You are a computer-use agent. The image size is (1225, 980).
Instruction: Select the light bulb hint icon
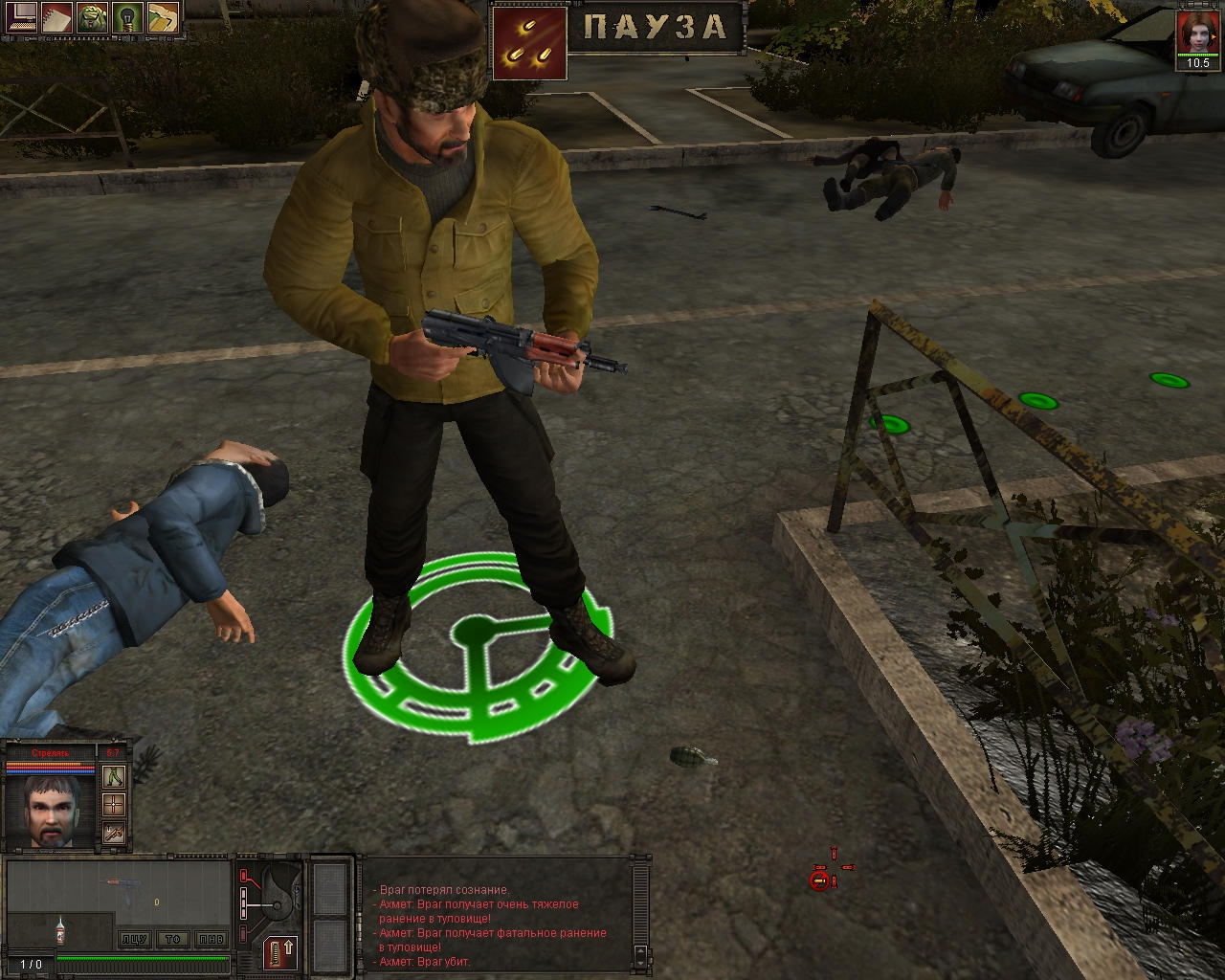[x=128, y=17]
